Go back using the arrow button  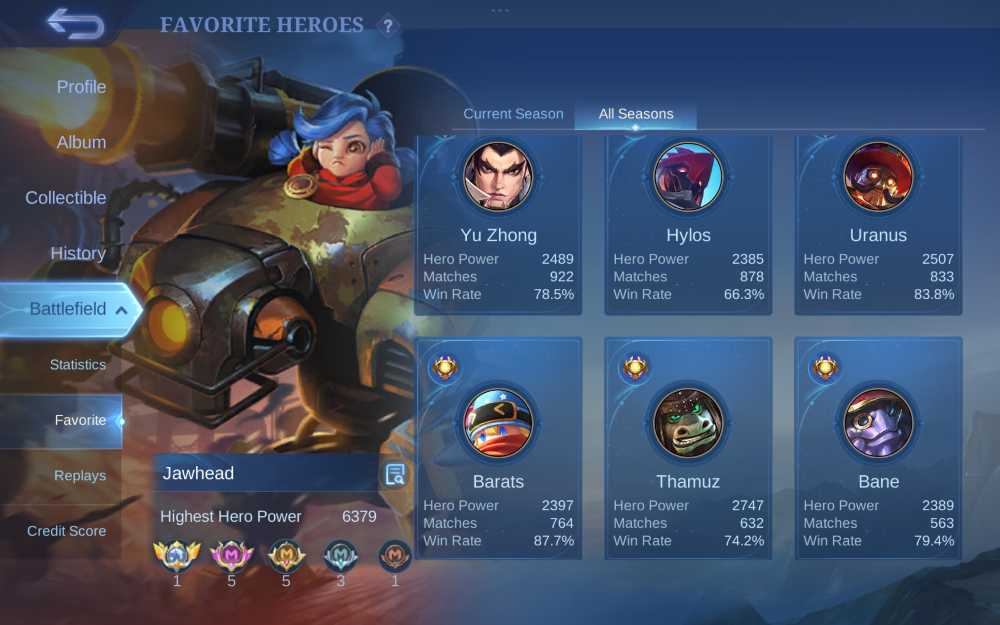tap(76, 24)
